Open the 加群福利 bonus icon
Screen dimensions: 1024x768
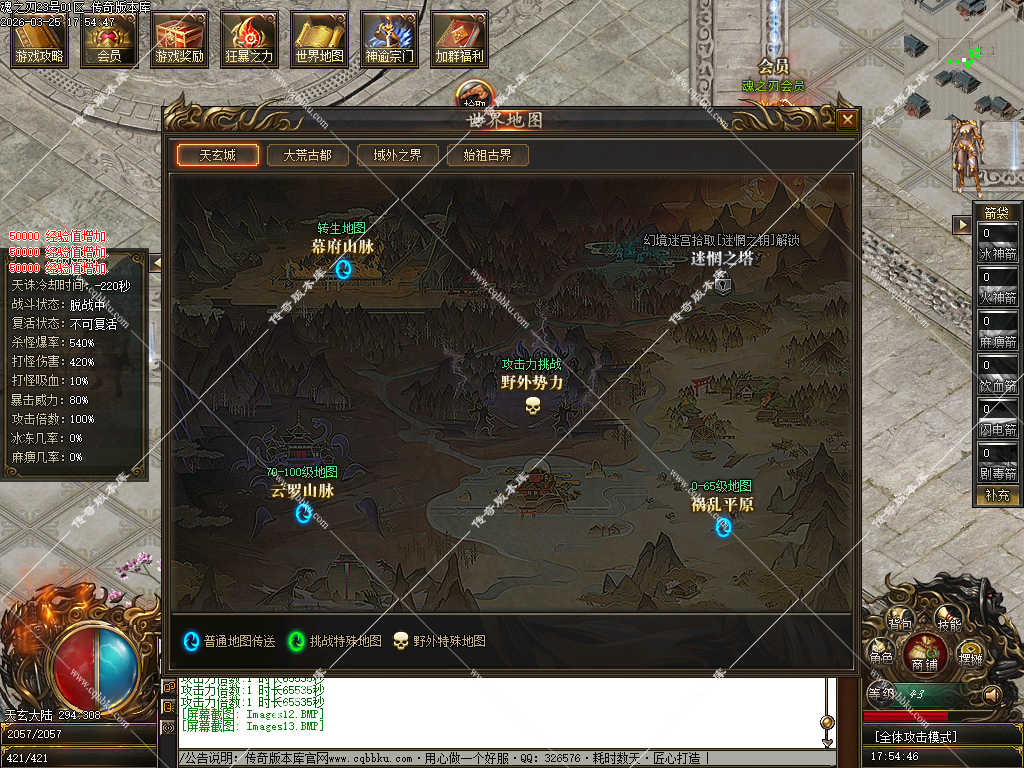pyautogui.click(x=459, y=39)
